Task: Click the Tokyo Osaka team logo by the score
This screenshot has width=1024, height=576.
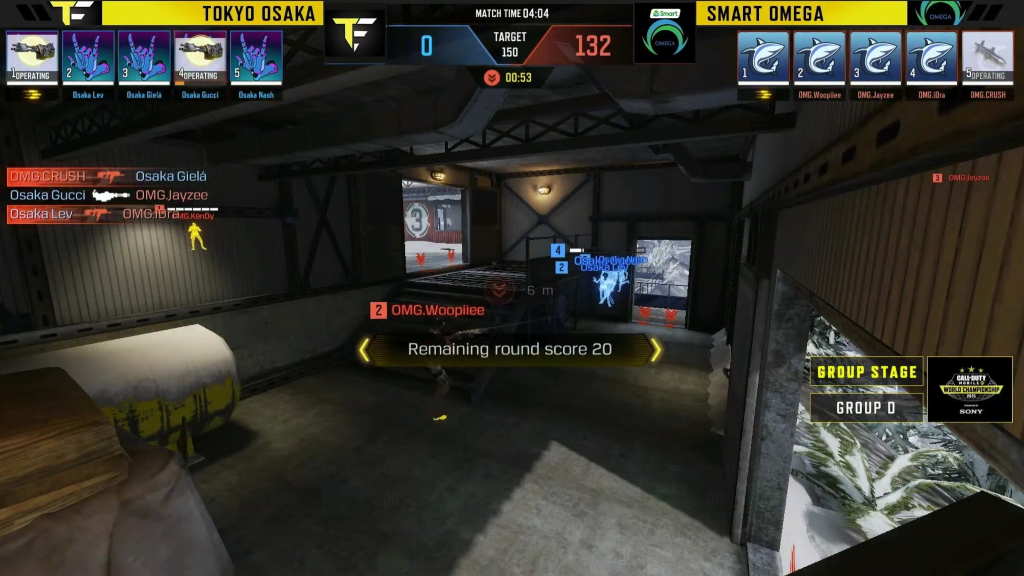Action: pos(355,38)
